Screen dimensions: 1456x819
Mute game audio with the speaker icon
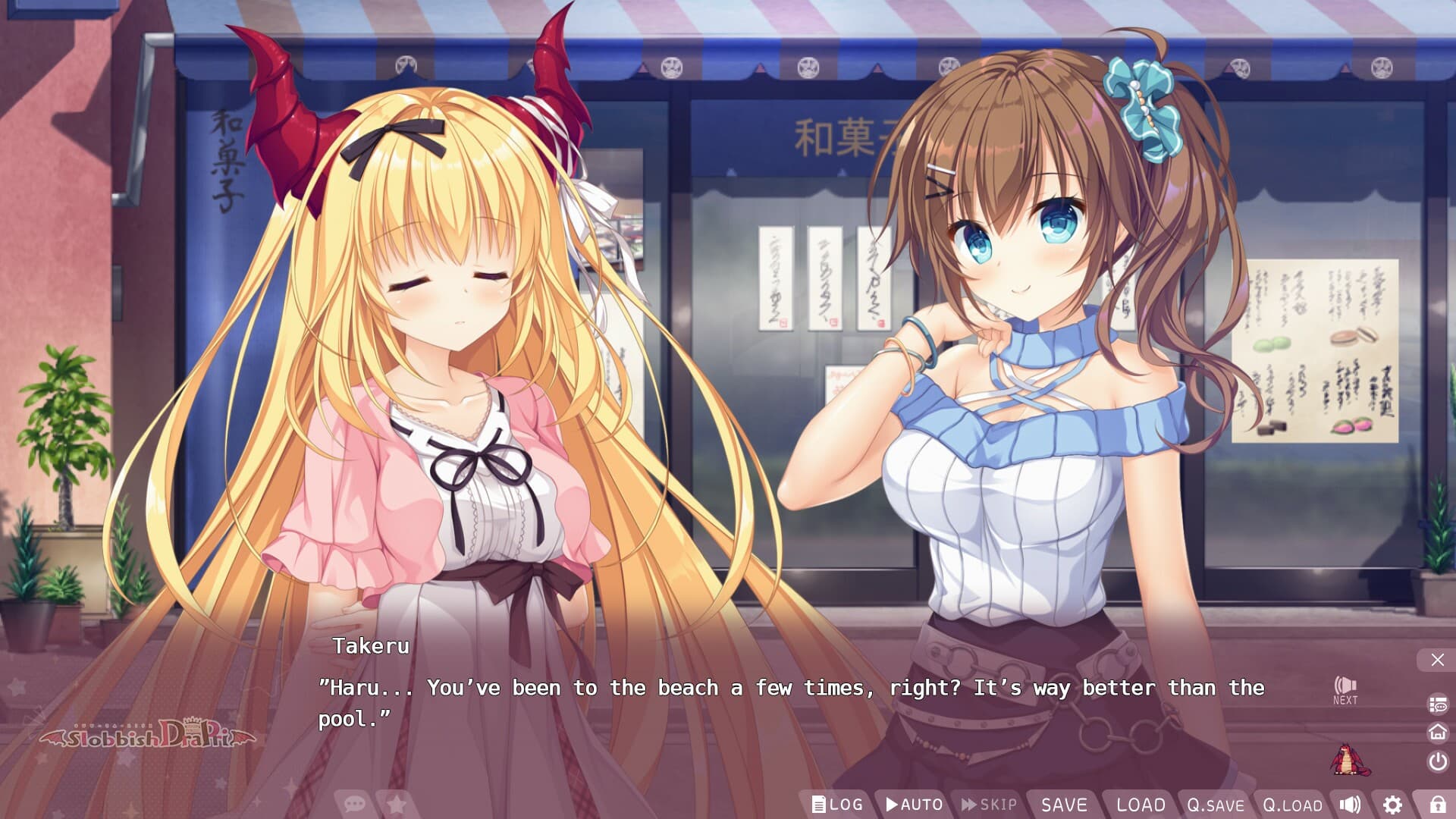[1349, 805]
